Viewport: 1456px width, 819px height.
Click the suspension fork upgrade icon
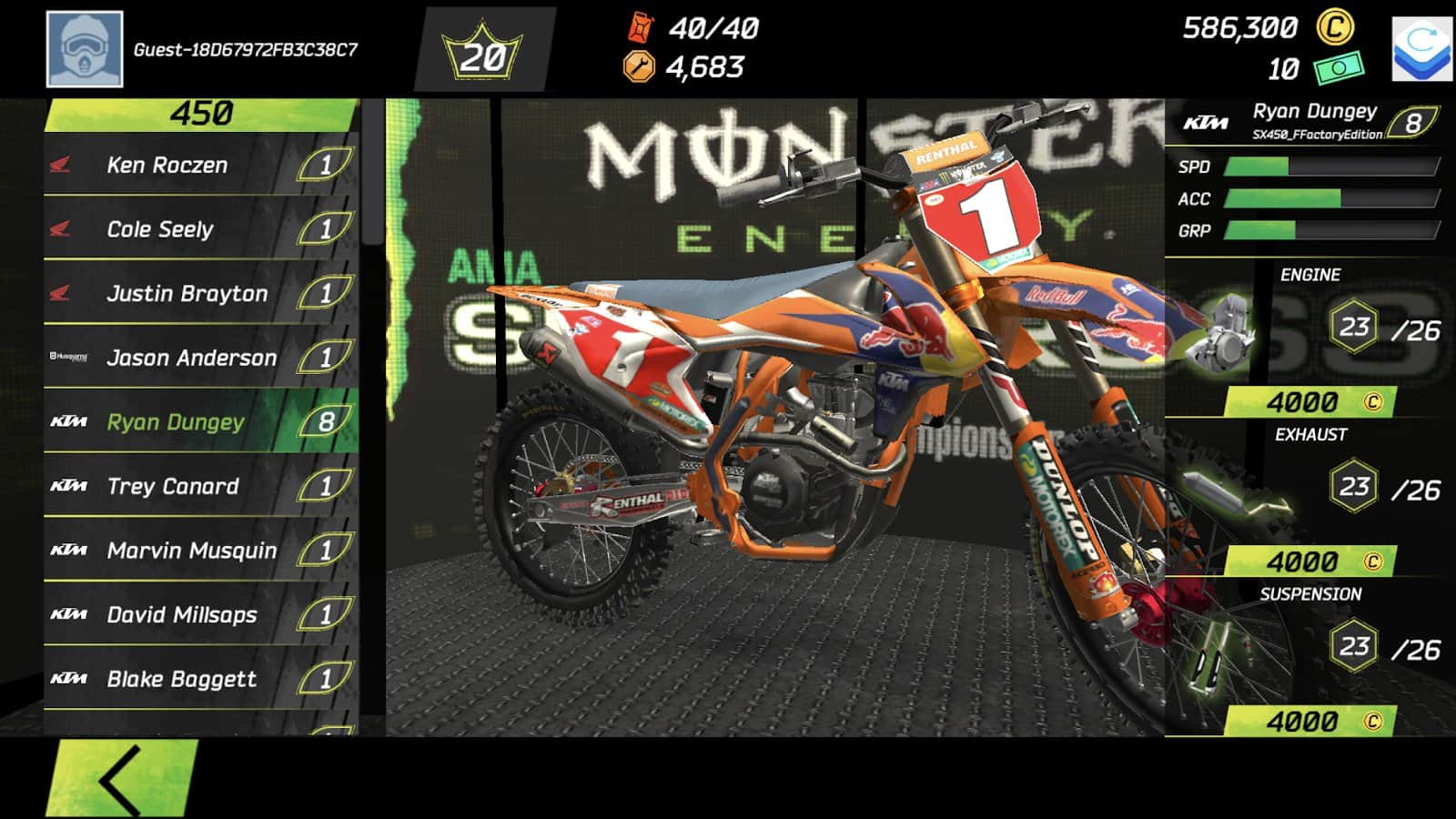click(1210, 655)
